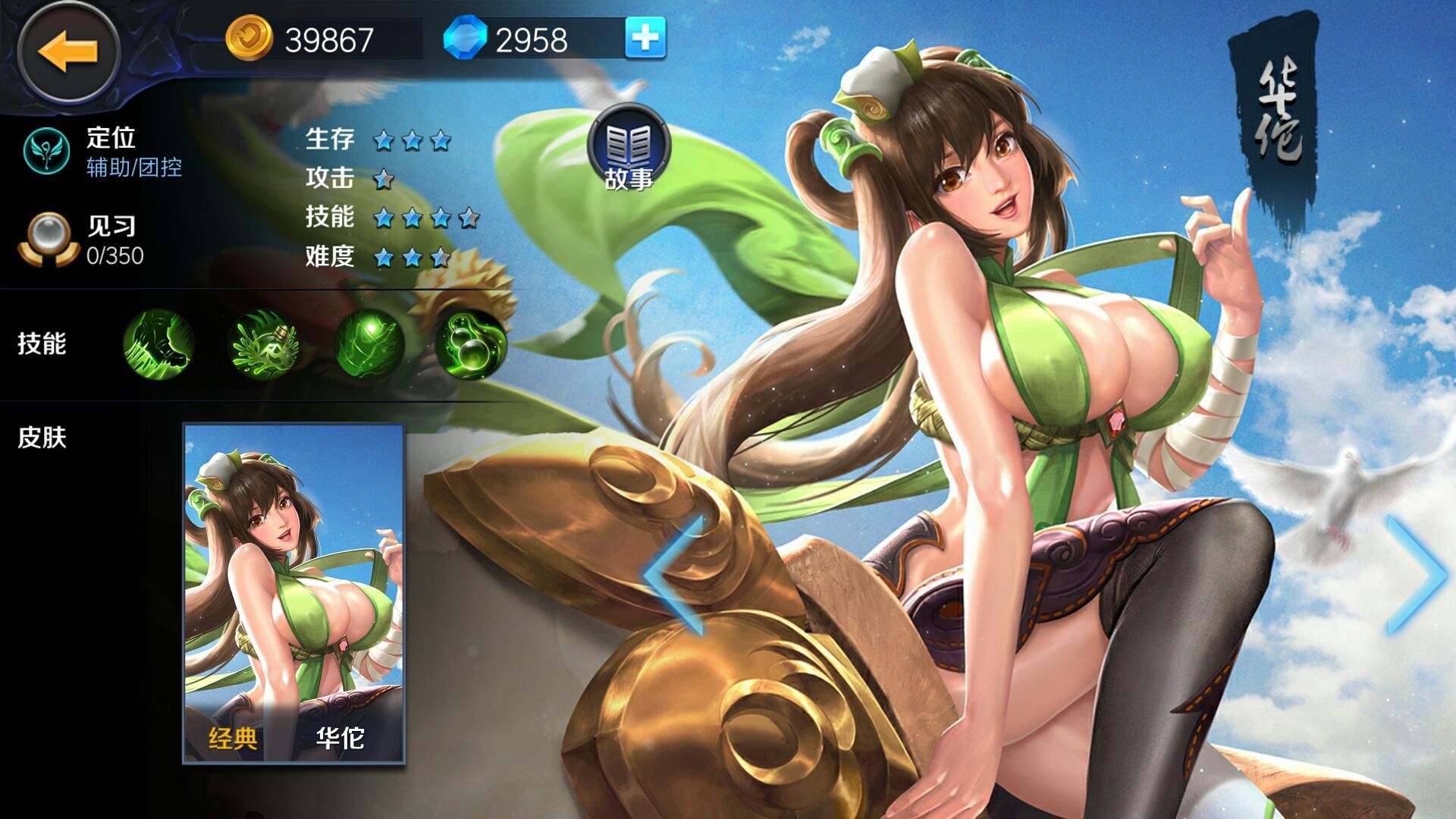View the green gourd skill
The height and width of the screenshot is (819, 1456).
click(x=471, y=345)
